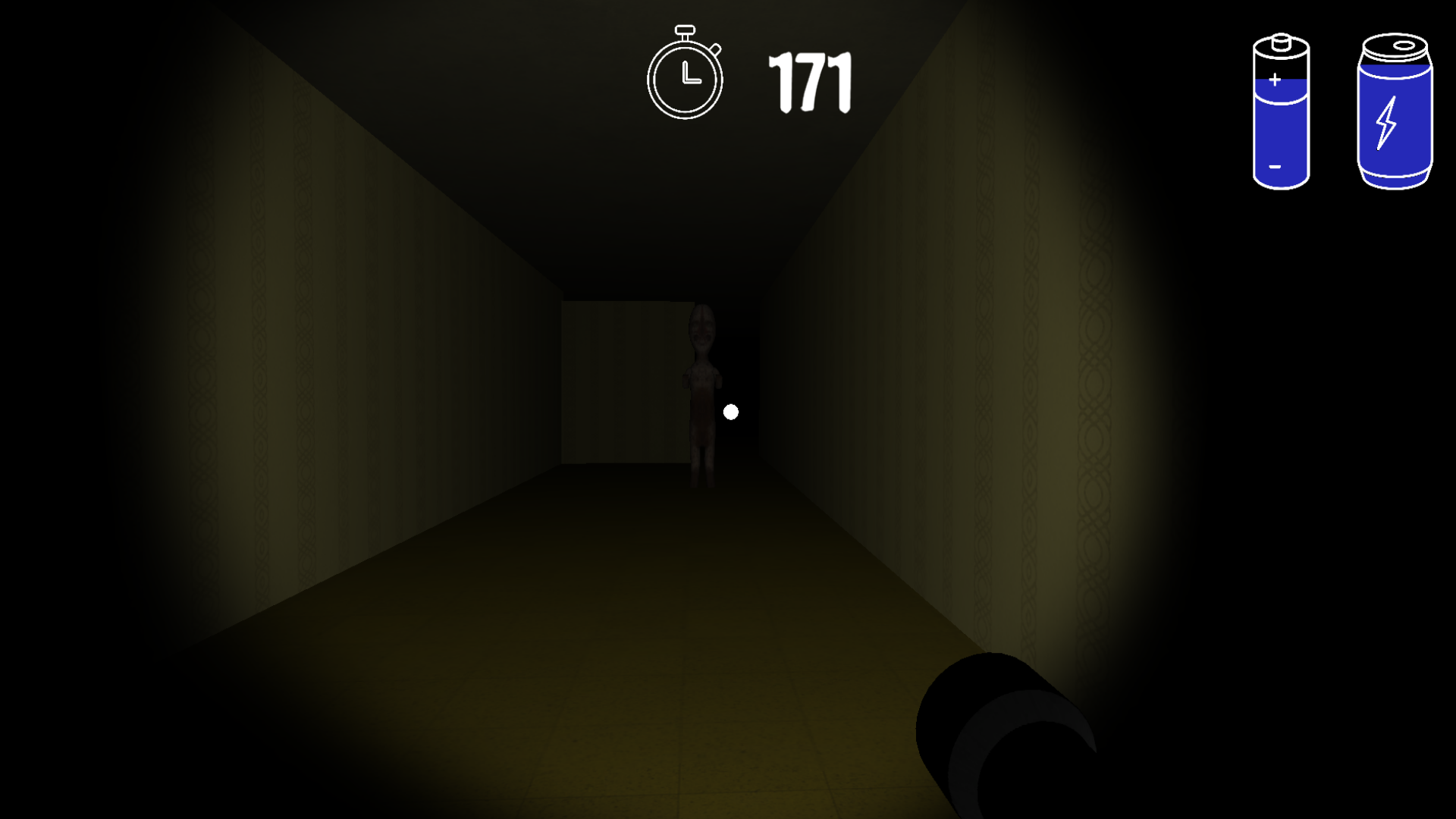Screen dimensions: 1456x819
Task: Click the stopwatch top button
Action: (x=684, y=30)
